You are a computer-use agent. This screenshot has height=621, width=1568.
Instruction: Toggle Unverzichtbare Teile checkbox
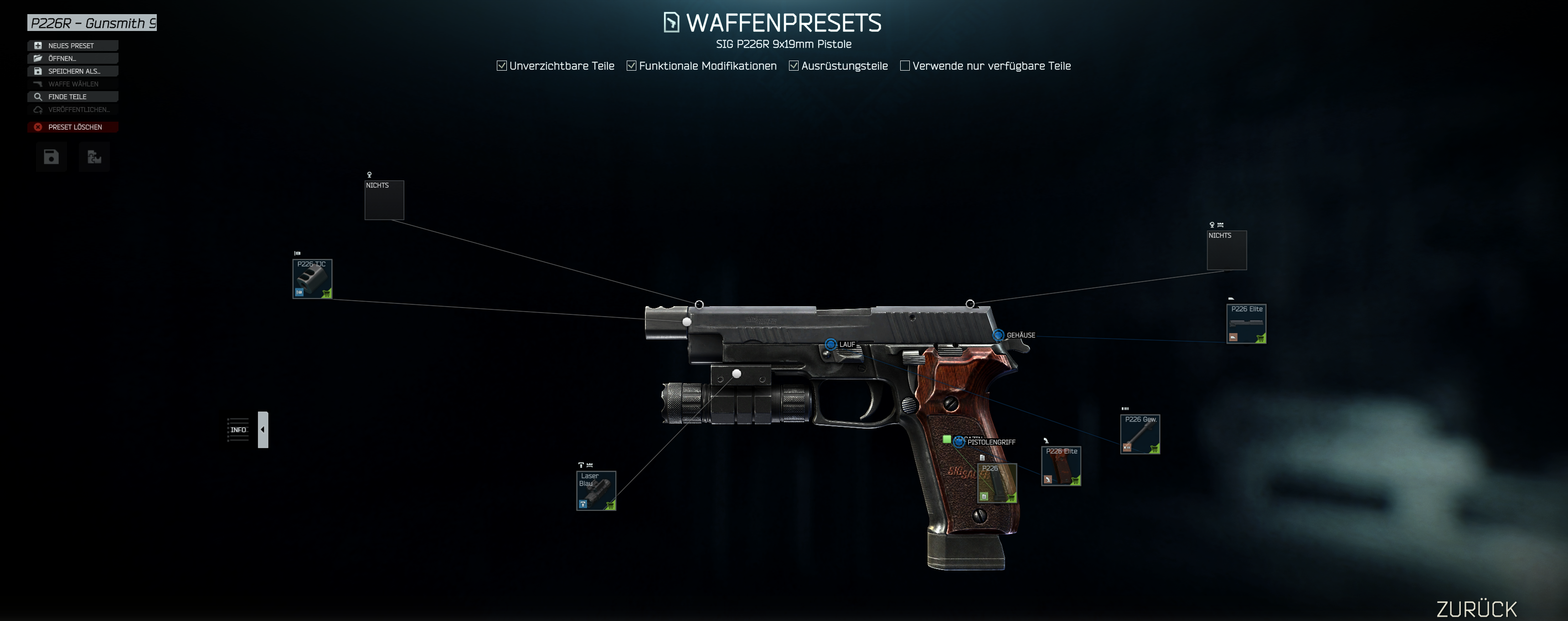501,66
